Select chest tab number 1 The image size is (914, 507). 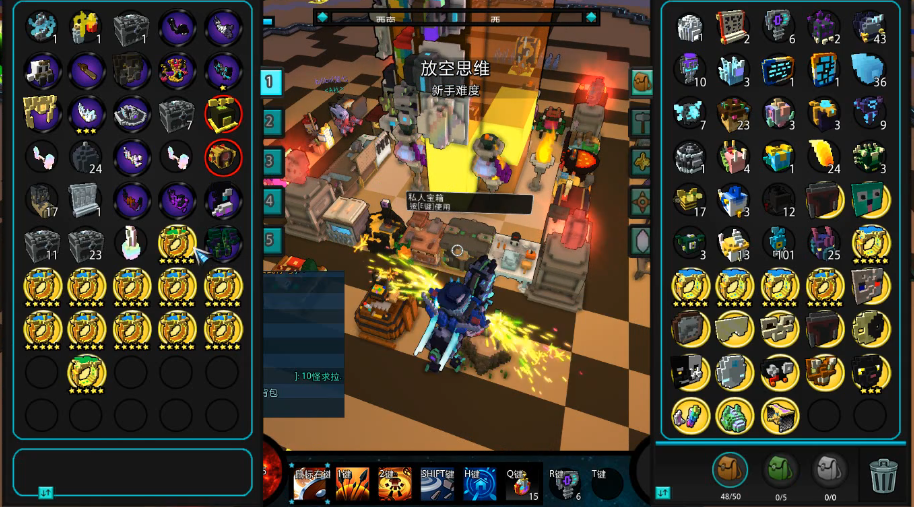[x=271, y=82]
